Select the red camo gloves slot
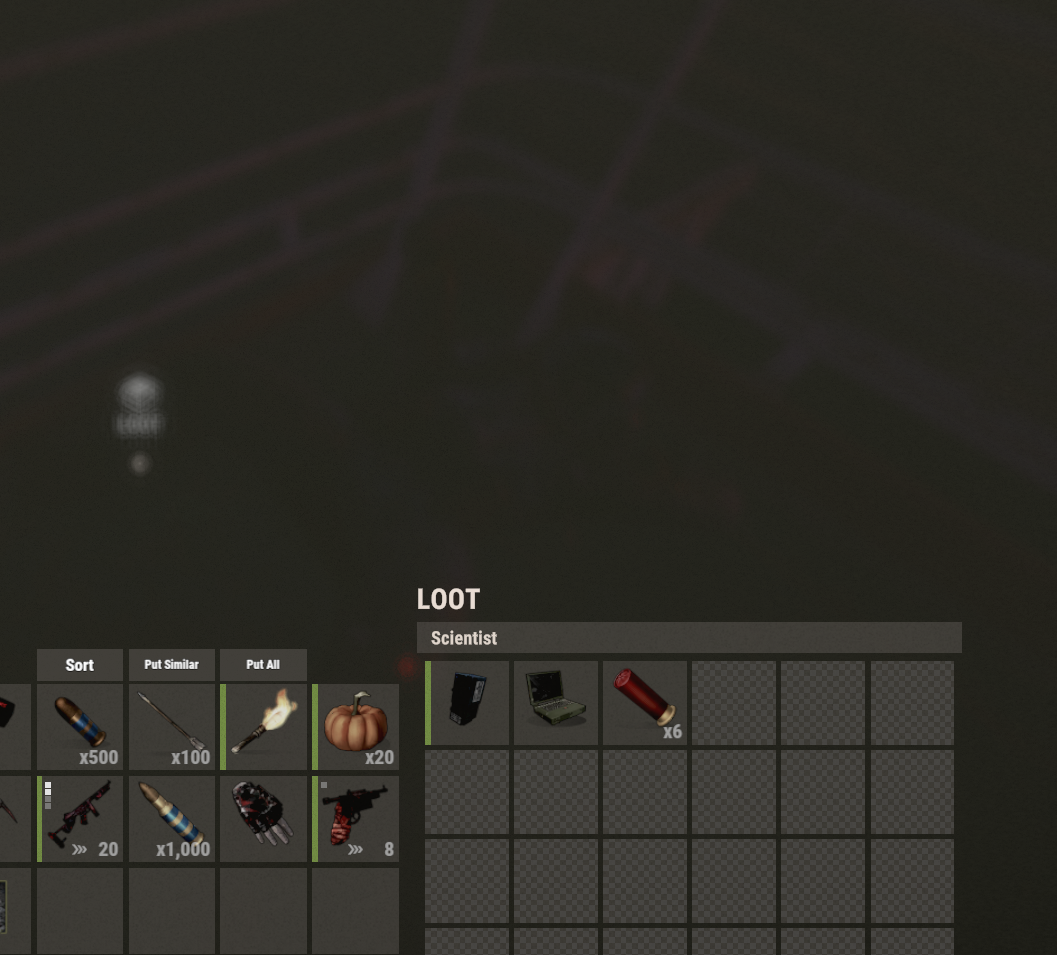 [x=264, y=818]
